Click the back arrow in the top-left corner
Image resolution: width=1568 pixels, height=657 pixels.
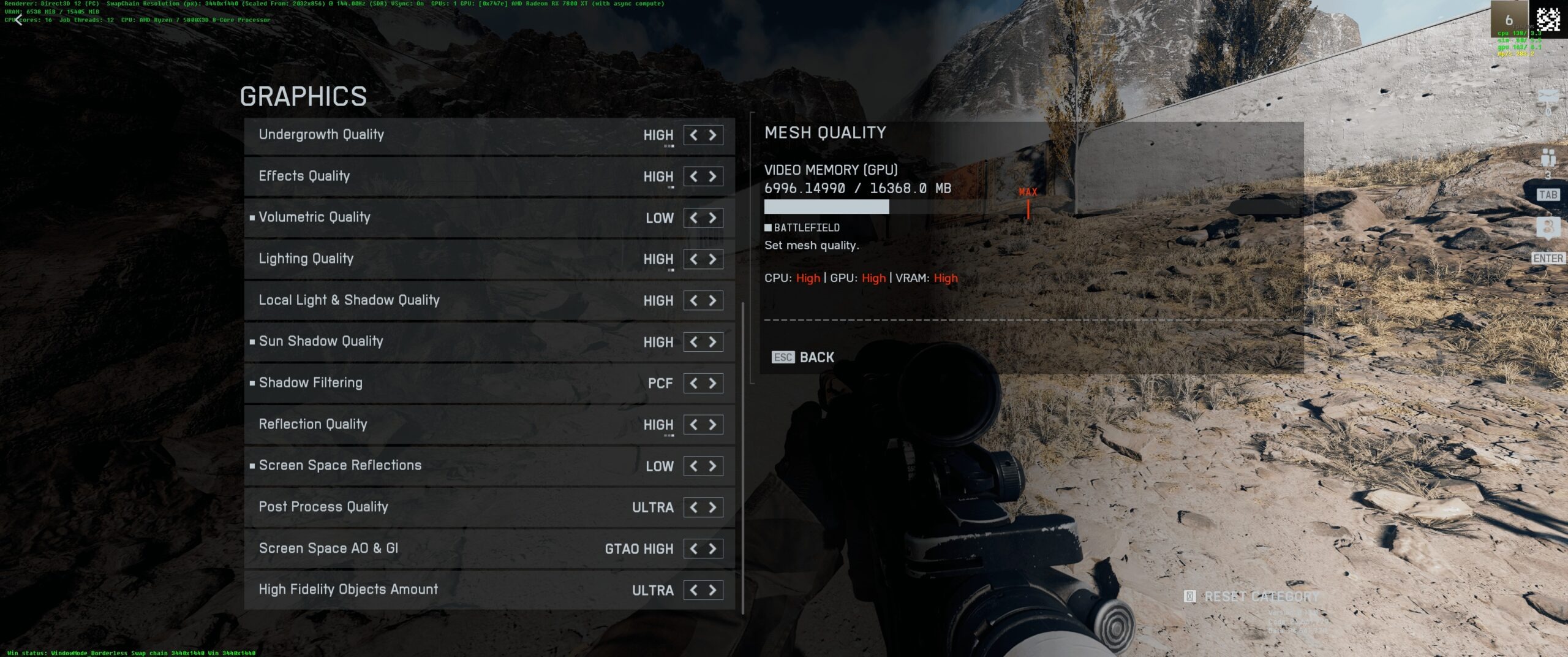click(18, 20)
